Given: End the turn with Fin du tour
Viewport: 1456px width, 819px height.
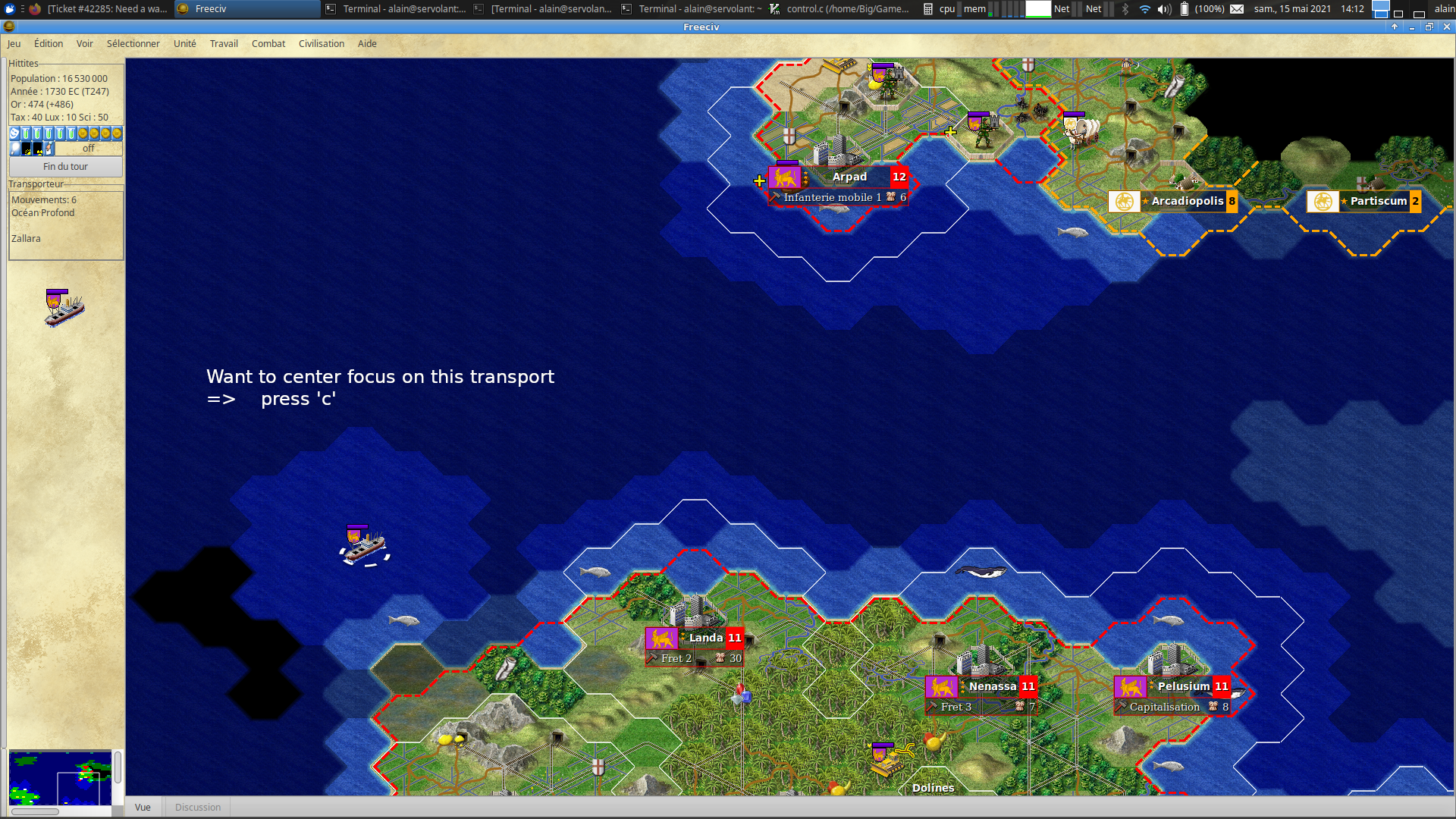Looking at the screenshot, I should tap(66, 167).
